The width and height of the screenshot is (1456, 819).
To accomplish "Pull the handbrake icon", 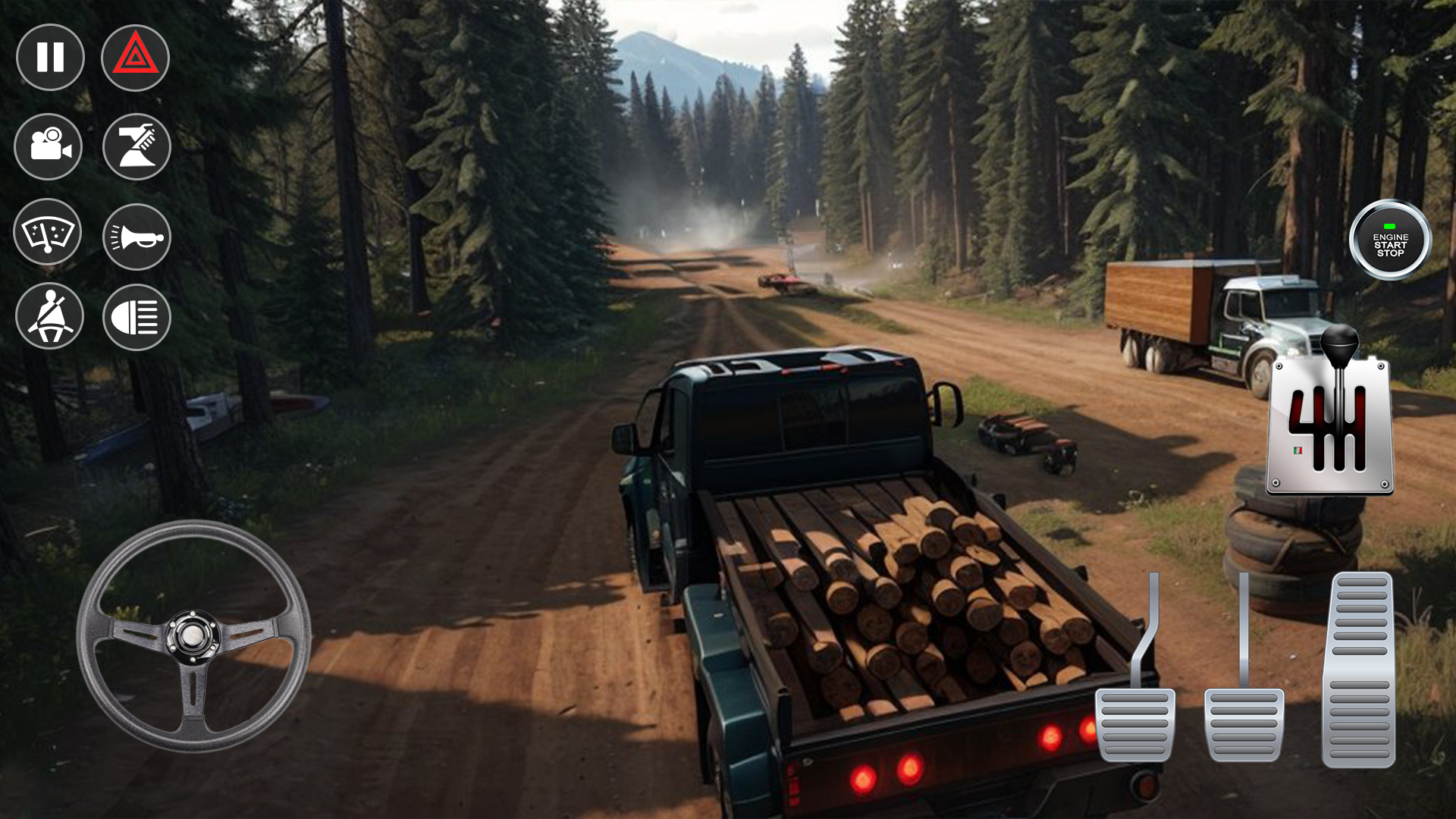I will [x=136, y=146].
